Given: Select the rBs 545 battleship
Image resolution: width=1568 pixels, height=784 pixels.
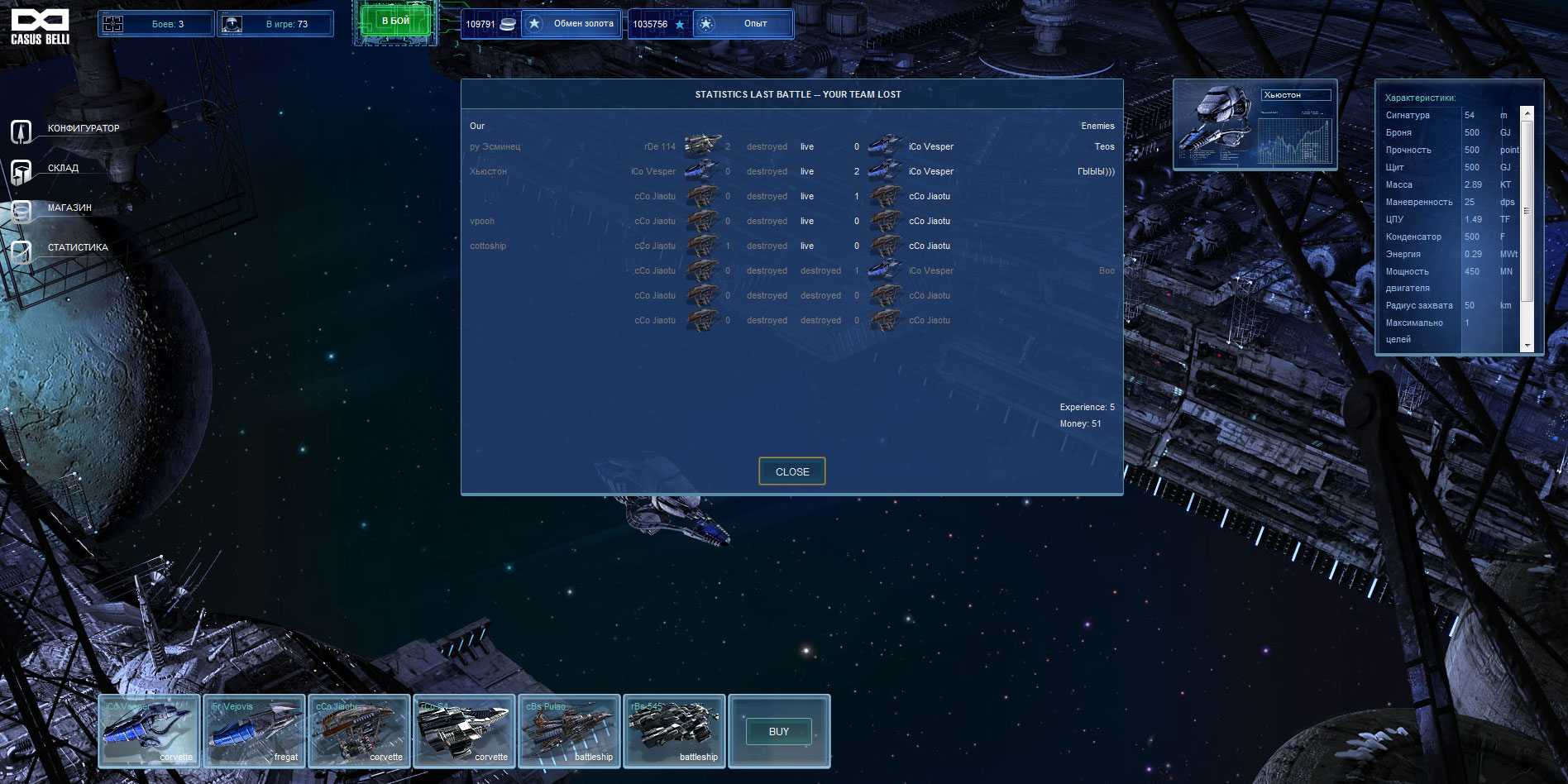Looking at the screenshot, I should pos(674,731).
